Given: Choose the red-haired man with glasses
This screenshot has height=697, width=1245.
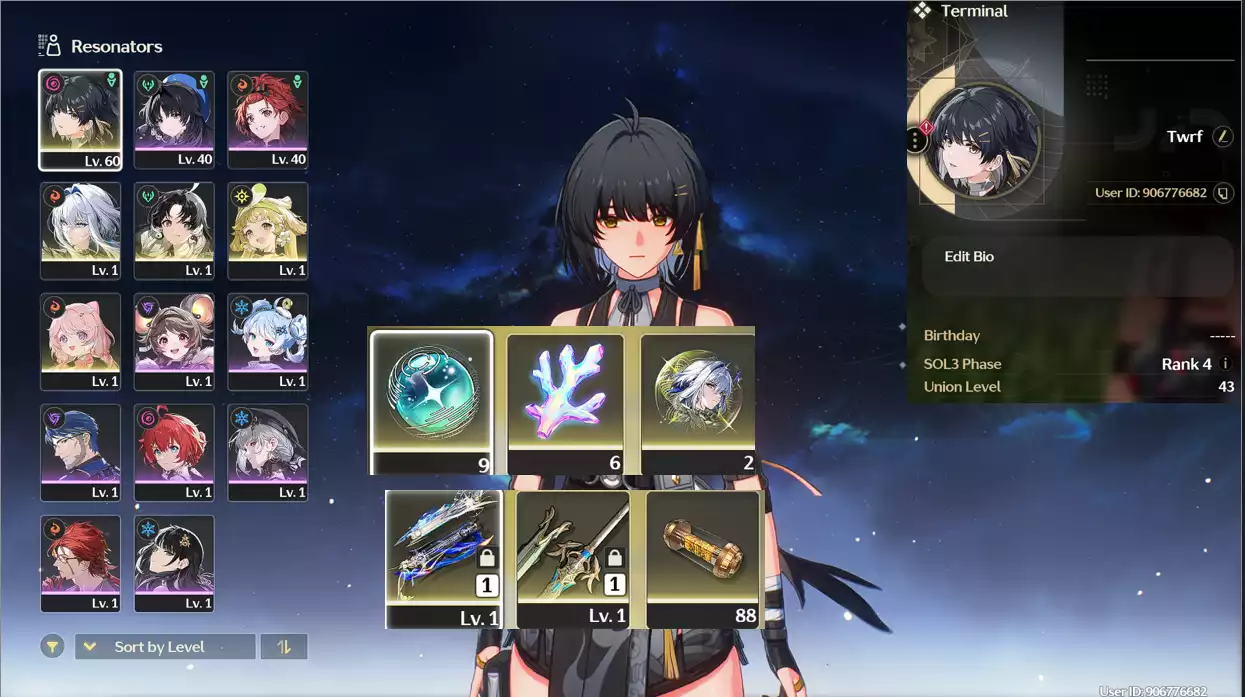Looking at the screenshot, I should (80, 563).
